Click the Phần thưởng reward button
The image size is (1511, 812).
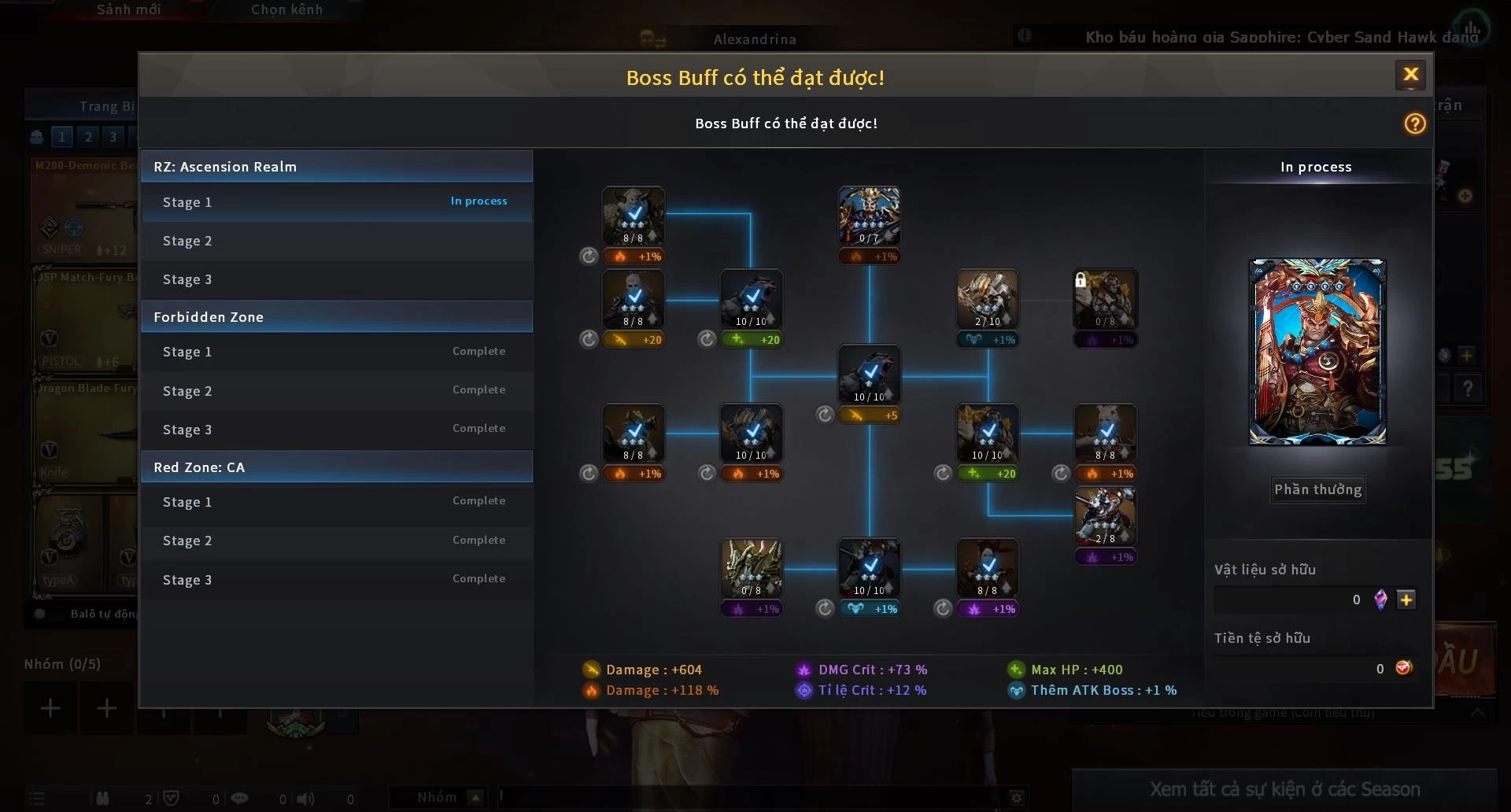(x=1317, y=489)
